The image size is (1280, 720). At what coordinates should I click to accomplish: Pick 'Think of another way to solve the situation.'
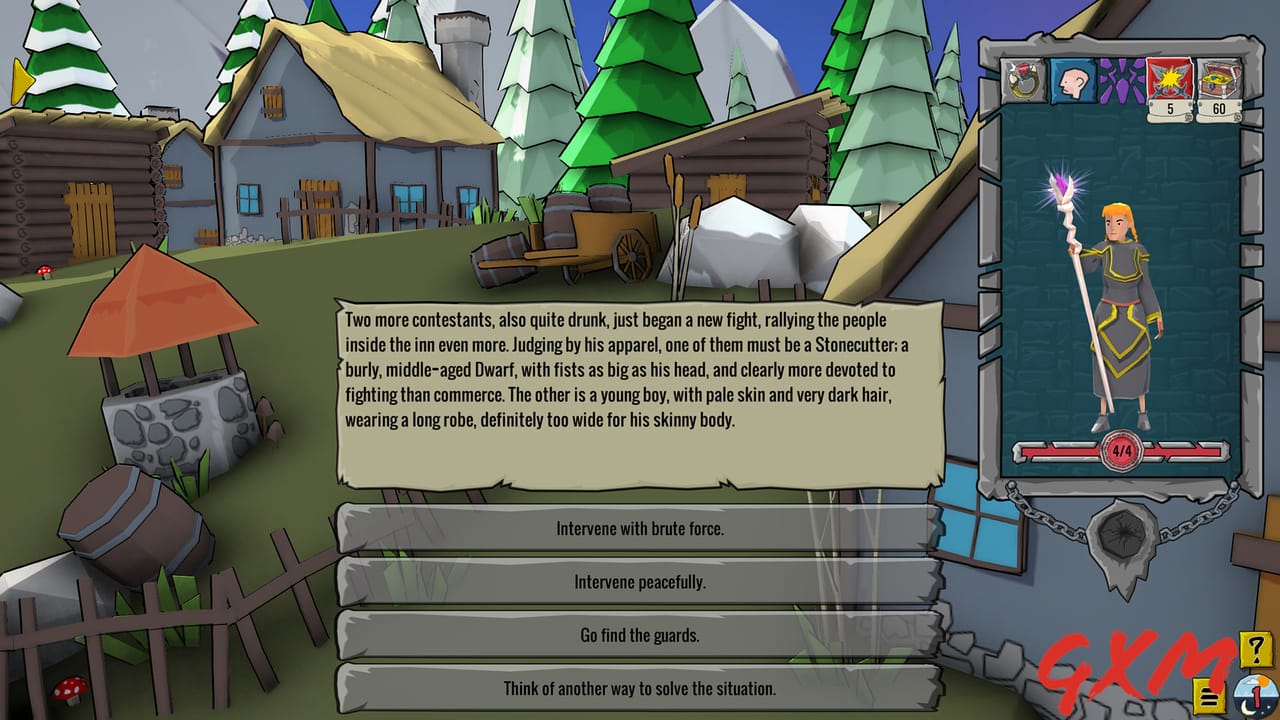pyautogui.click(x=640, y=687)
